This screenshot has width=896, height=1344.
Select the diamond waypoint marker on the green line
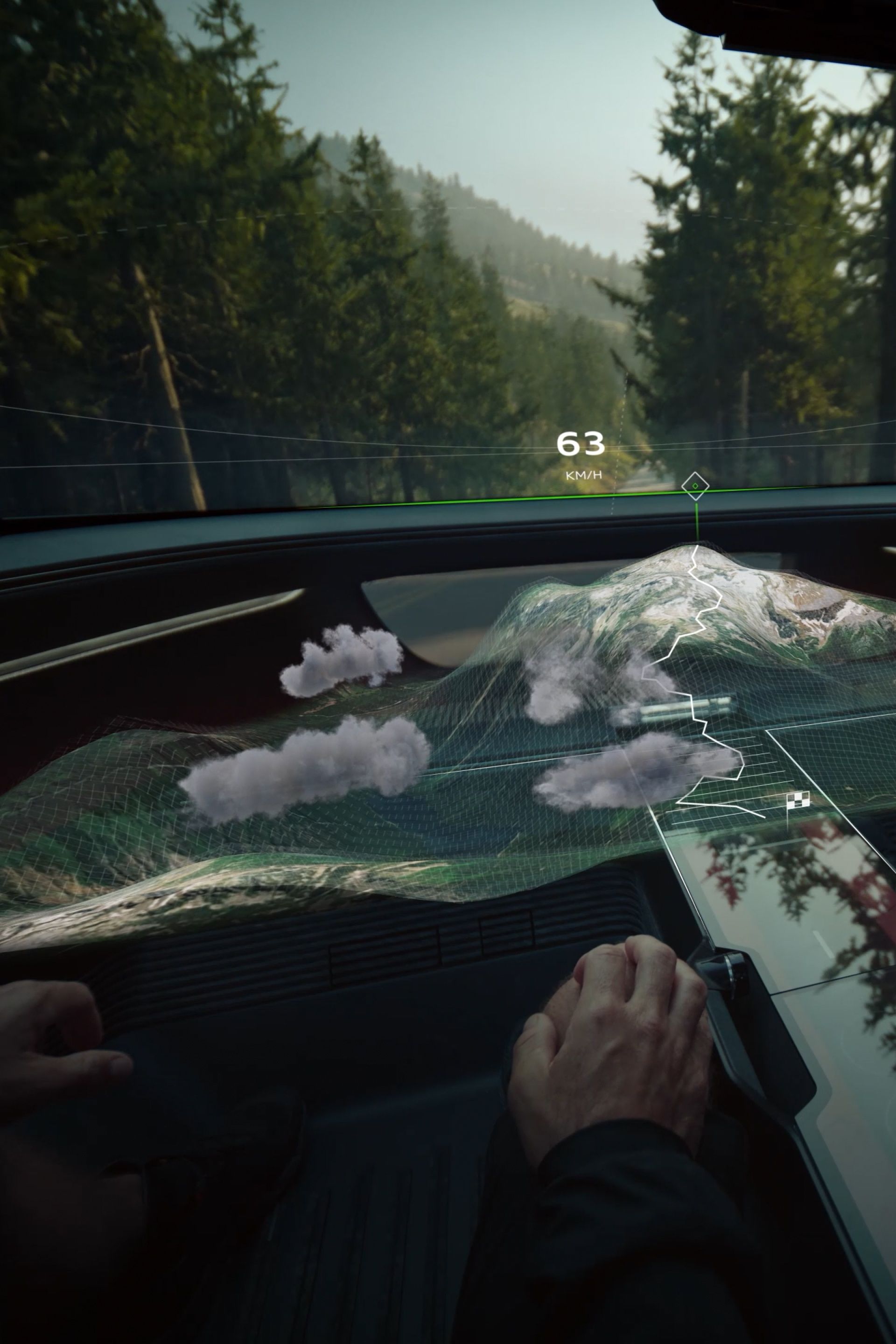click(x=695, y=486)
